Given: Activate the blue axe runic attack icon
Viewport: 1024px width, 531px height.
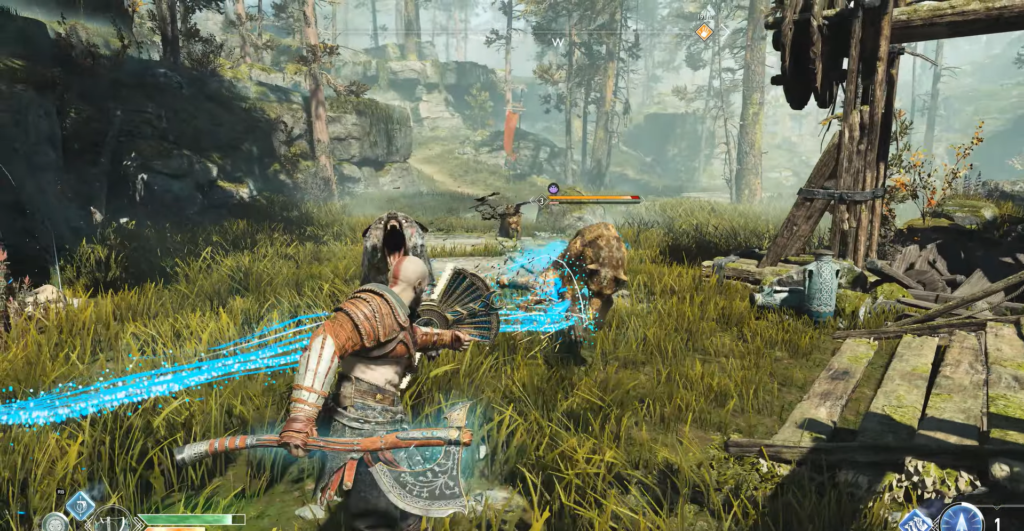Looking at the screenshot, I should point(80,505).
